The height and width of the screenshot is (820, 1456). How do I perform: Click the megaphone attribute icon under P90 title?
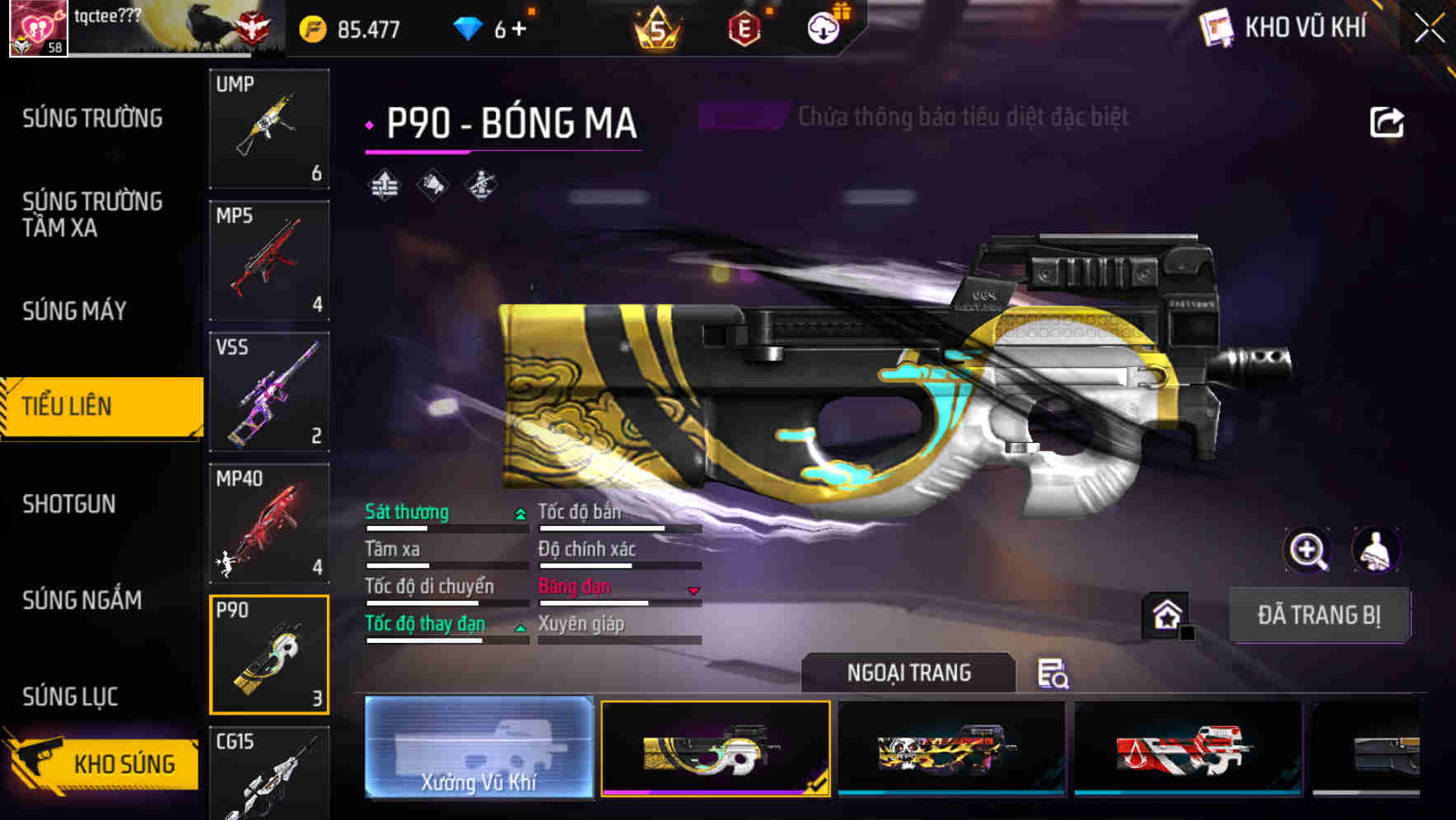coord(432,185)
